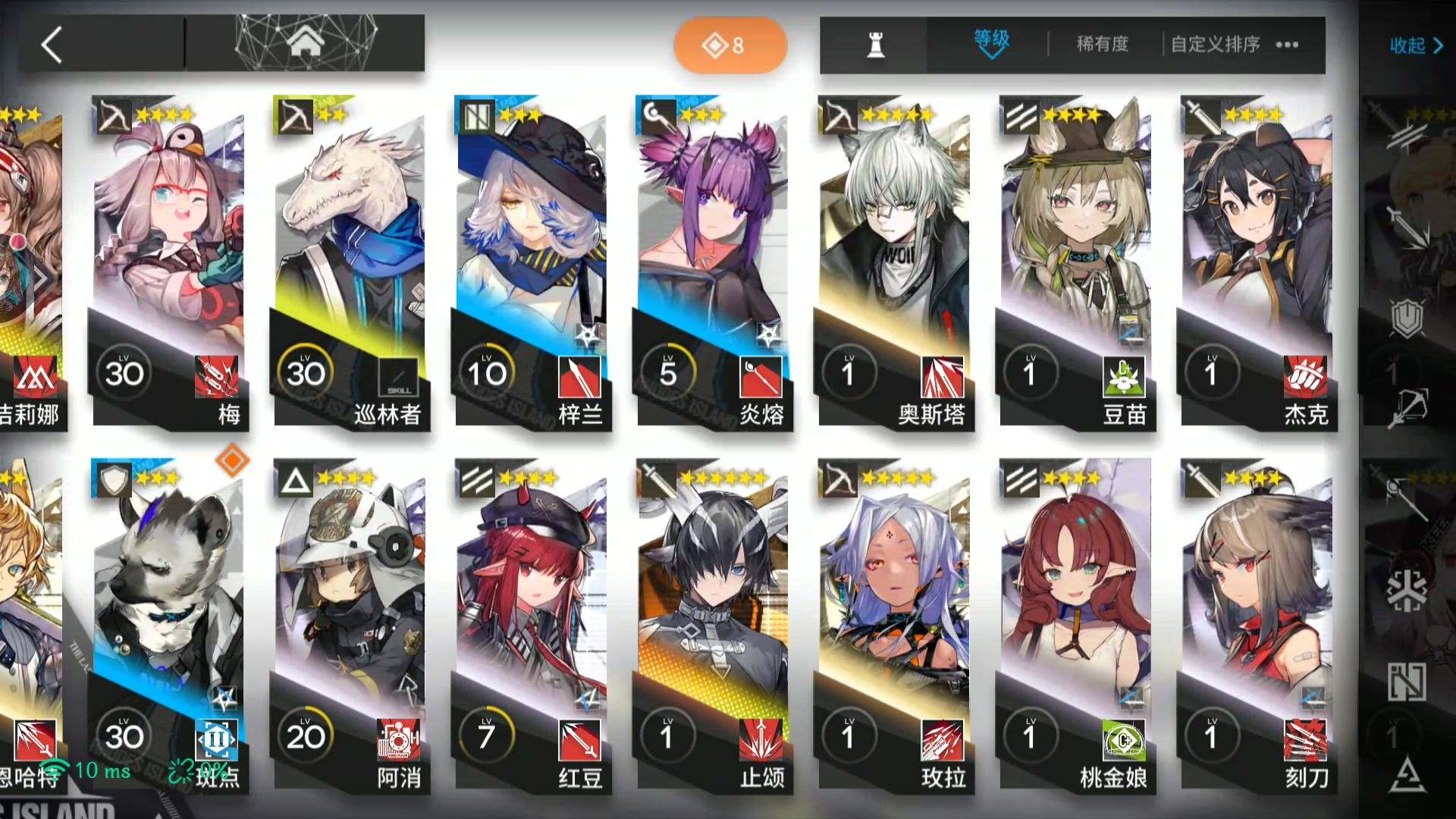
Task: Toggle the orange selection marker on 班点's card
Action: [x=232, y=460]
